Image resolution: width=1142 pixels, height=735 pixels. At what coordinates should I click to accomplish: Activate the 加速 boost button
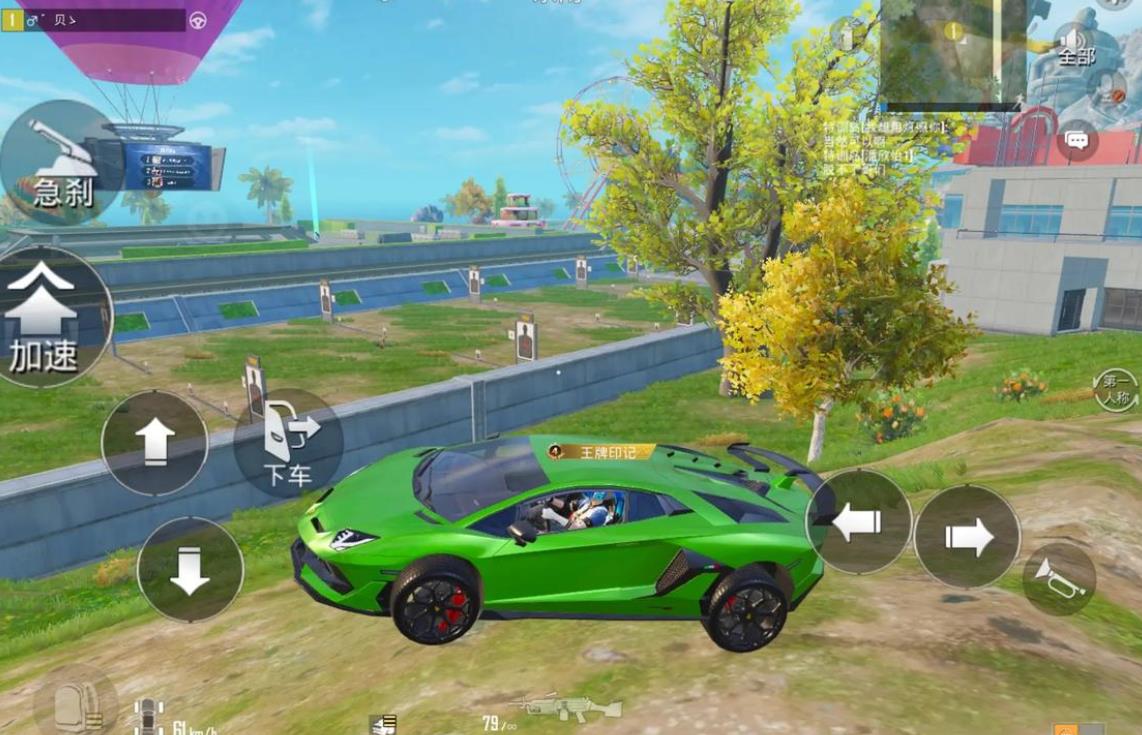click(x=45, y=317)
